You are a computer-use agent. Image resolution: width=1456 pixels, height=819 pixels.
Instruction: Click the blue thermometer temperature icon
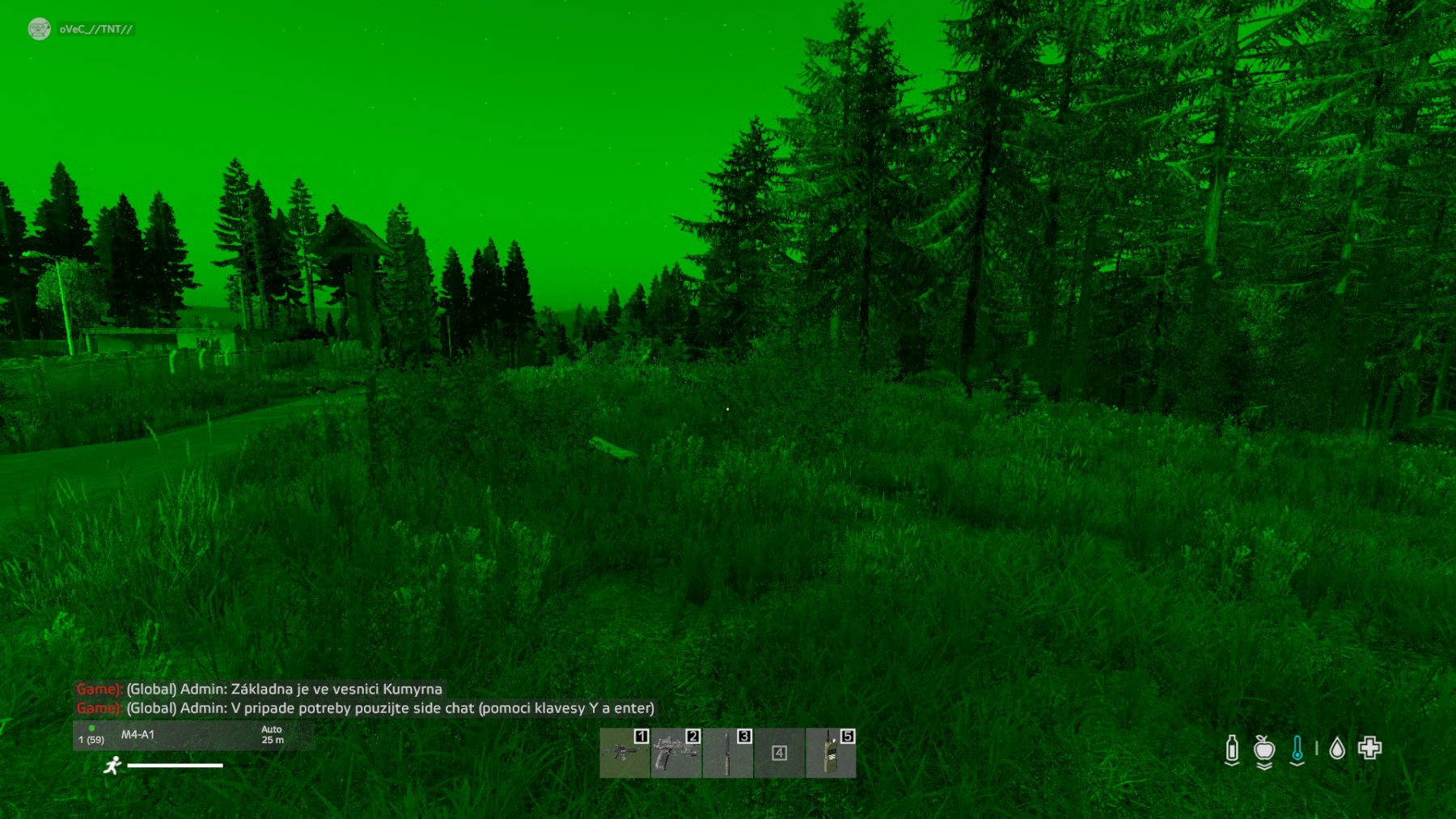pyautogui.click(x=1297, y=749)
